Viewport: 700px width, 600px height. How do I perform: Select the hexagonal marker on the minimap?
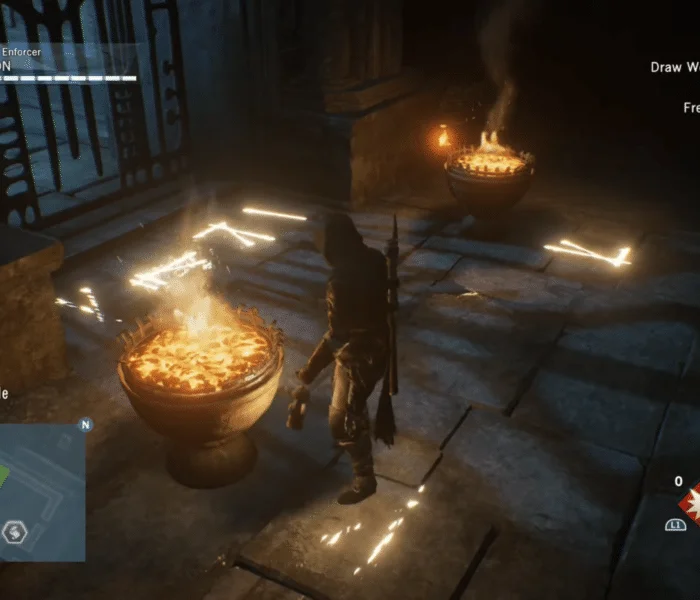point(14,531)
